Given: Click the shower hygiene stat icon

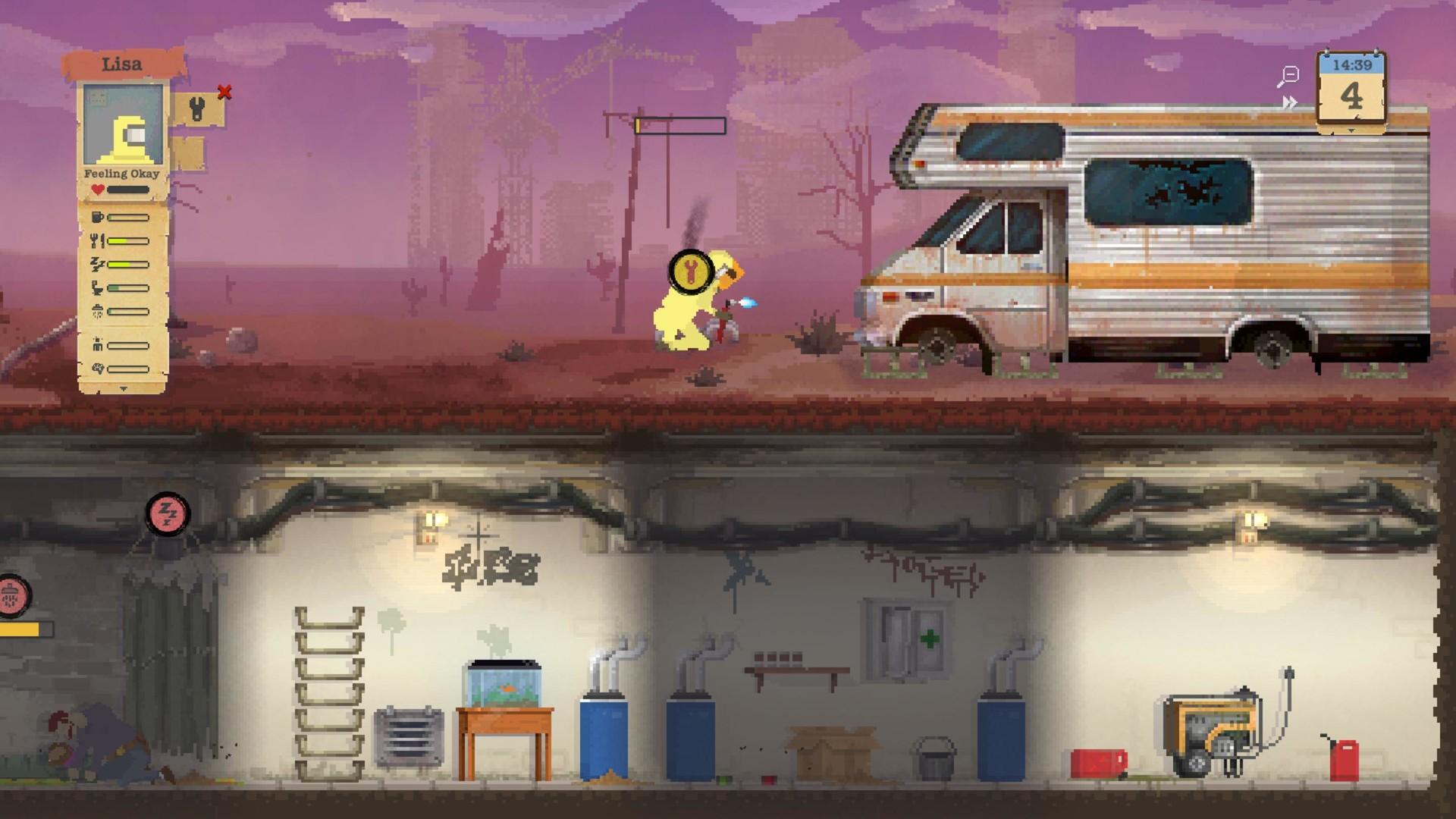Looking at the screenshot, I should (97, 309).
